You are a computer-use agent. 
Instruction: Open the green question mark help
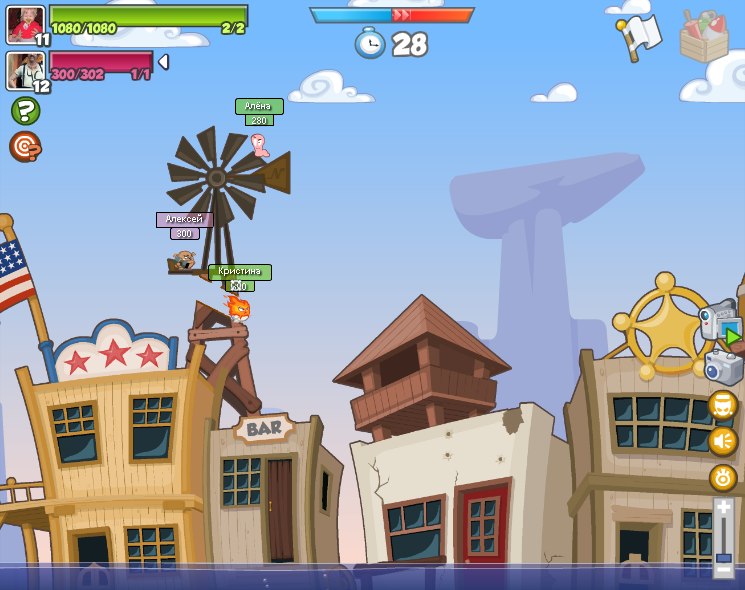(x=25, y=110)
